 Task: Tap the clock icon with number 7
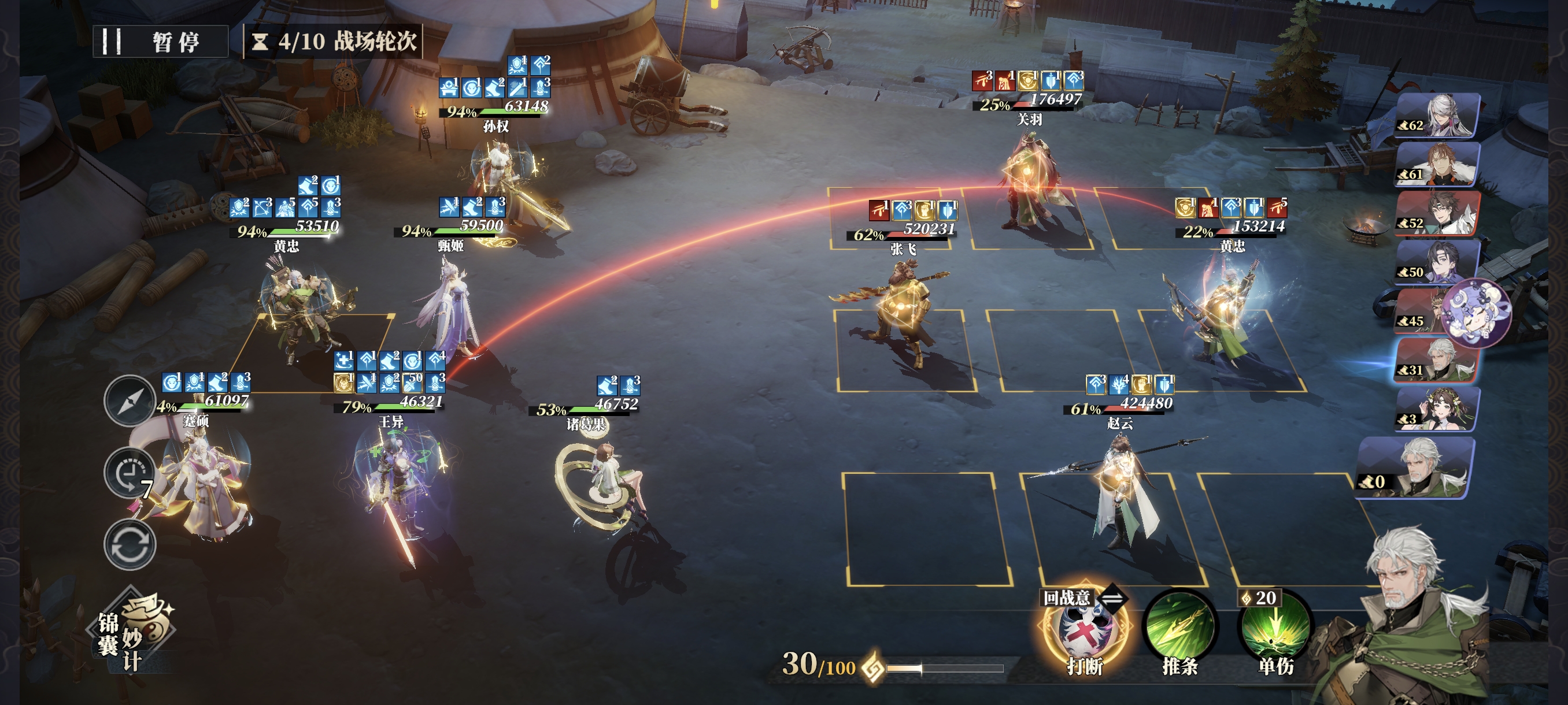tap(129, 473)
